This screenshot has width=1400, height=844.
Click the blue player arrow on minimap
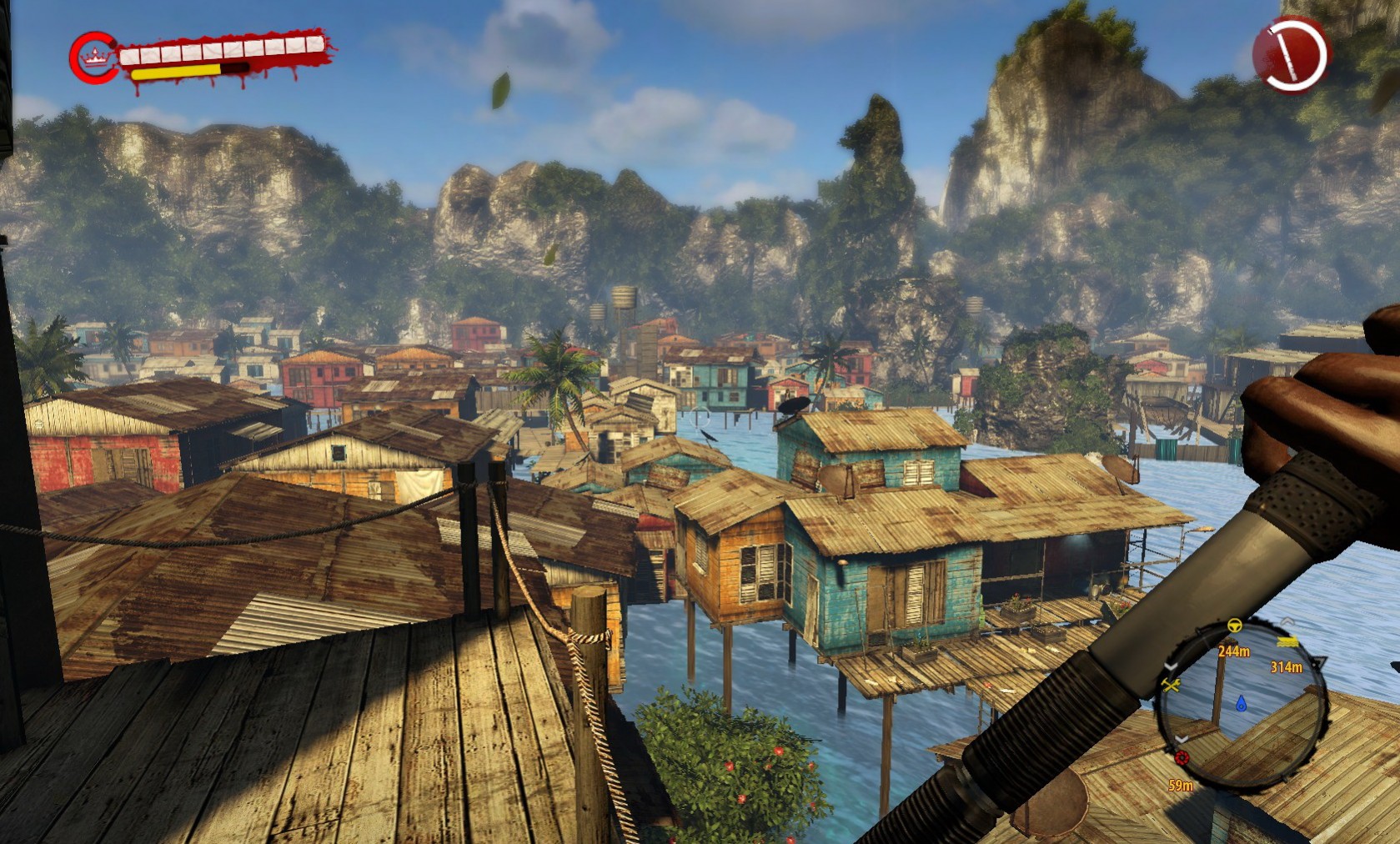pyautogui.click(x=1241, y=703)
